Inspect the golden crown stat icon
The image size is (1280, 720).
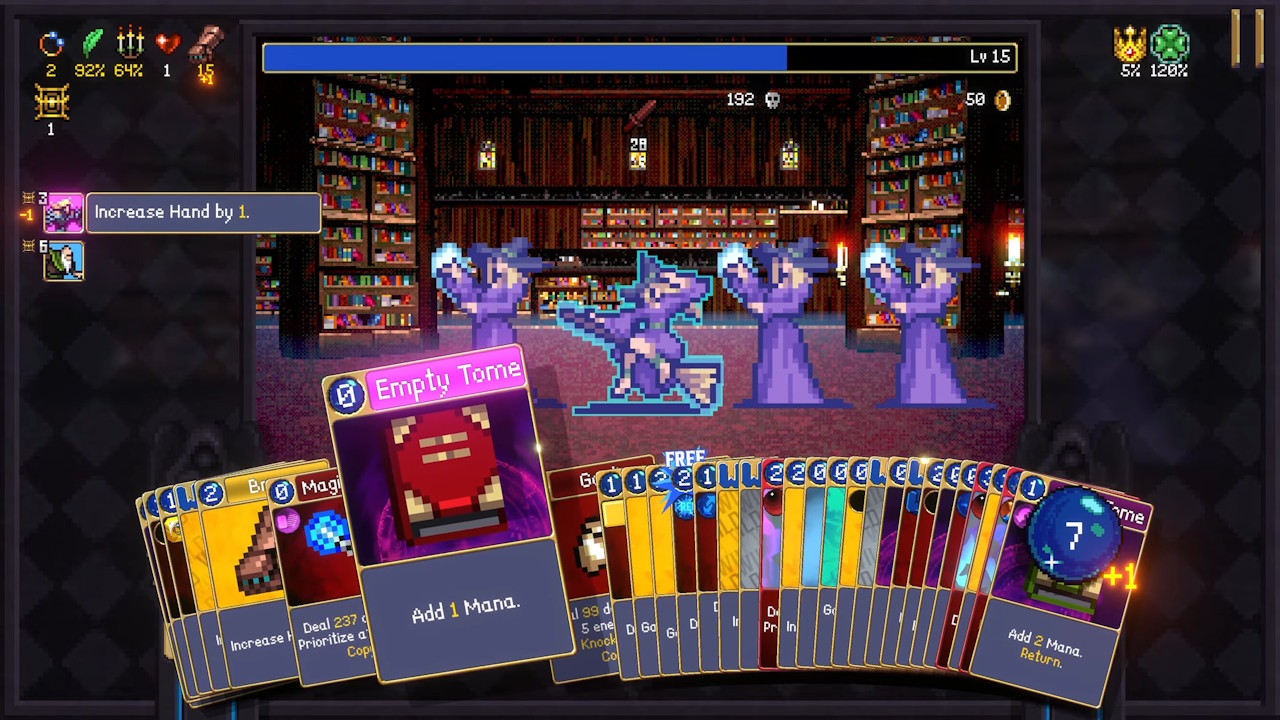tap(1130, 44)
